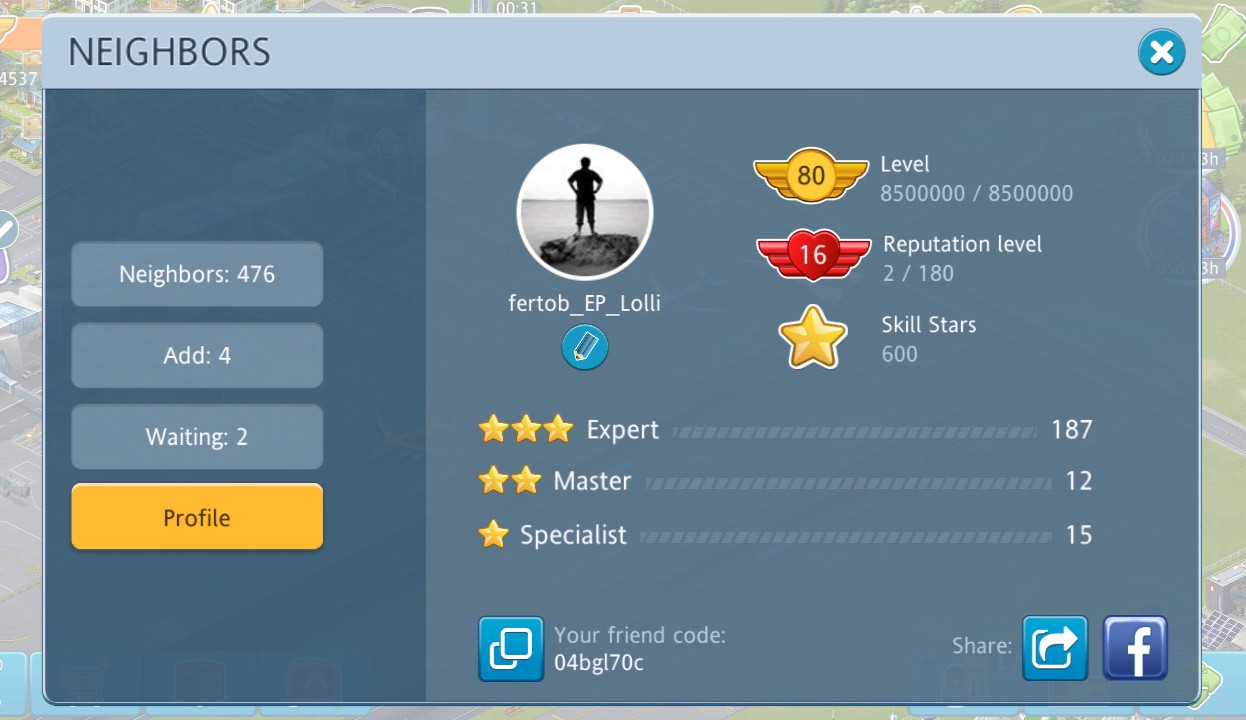1246x720 pixels.
Task: Select the Profile tab
Action: click(x=197, y=517)
